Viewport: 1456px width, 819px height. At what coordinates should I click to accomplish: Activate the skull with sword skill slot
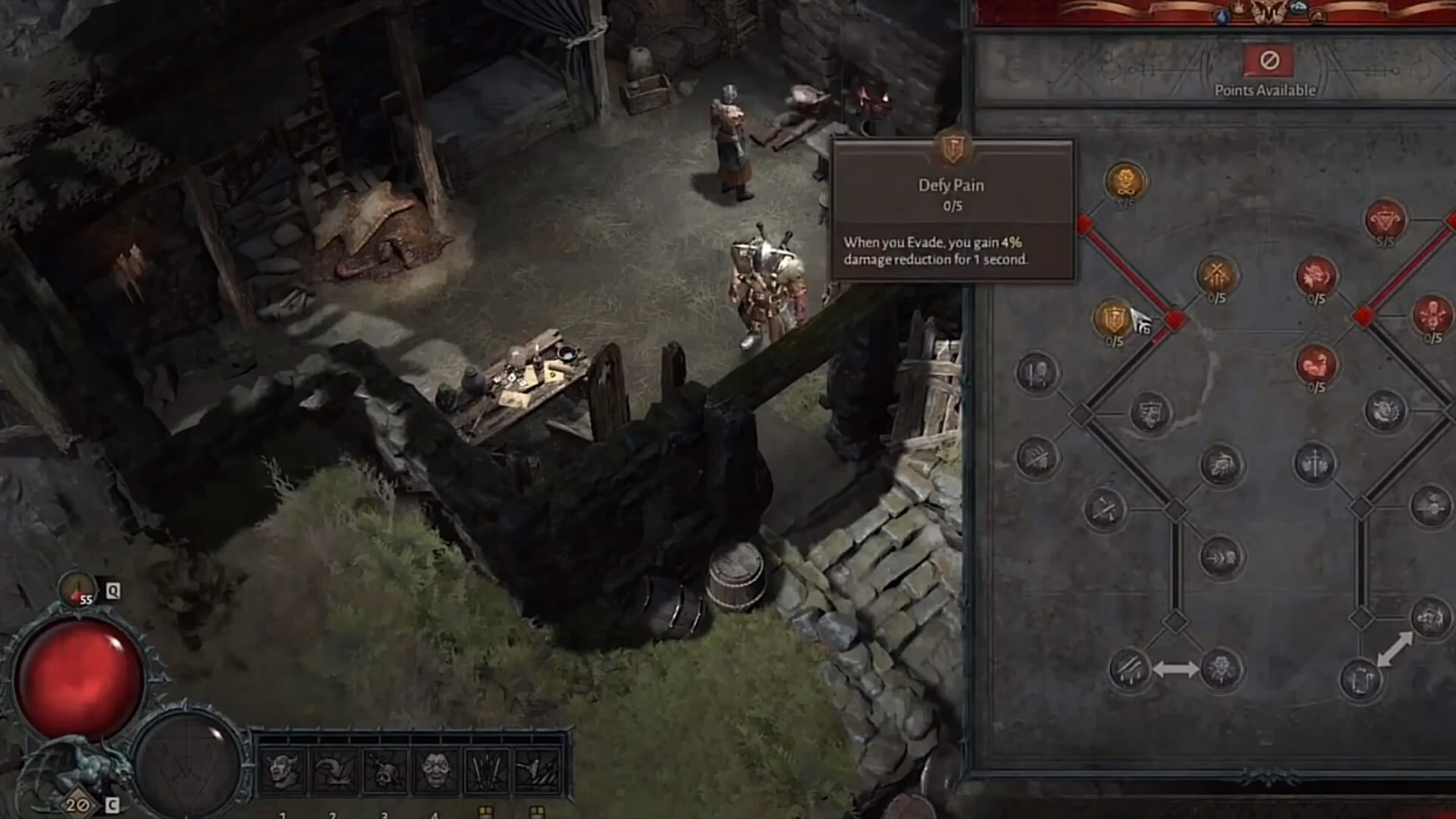(384, 771)
